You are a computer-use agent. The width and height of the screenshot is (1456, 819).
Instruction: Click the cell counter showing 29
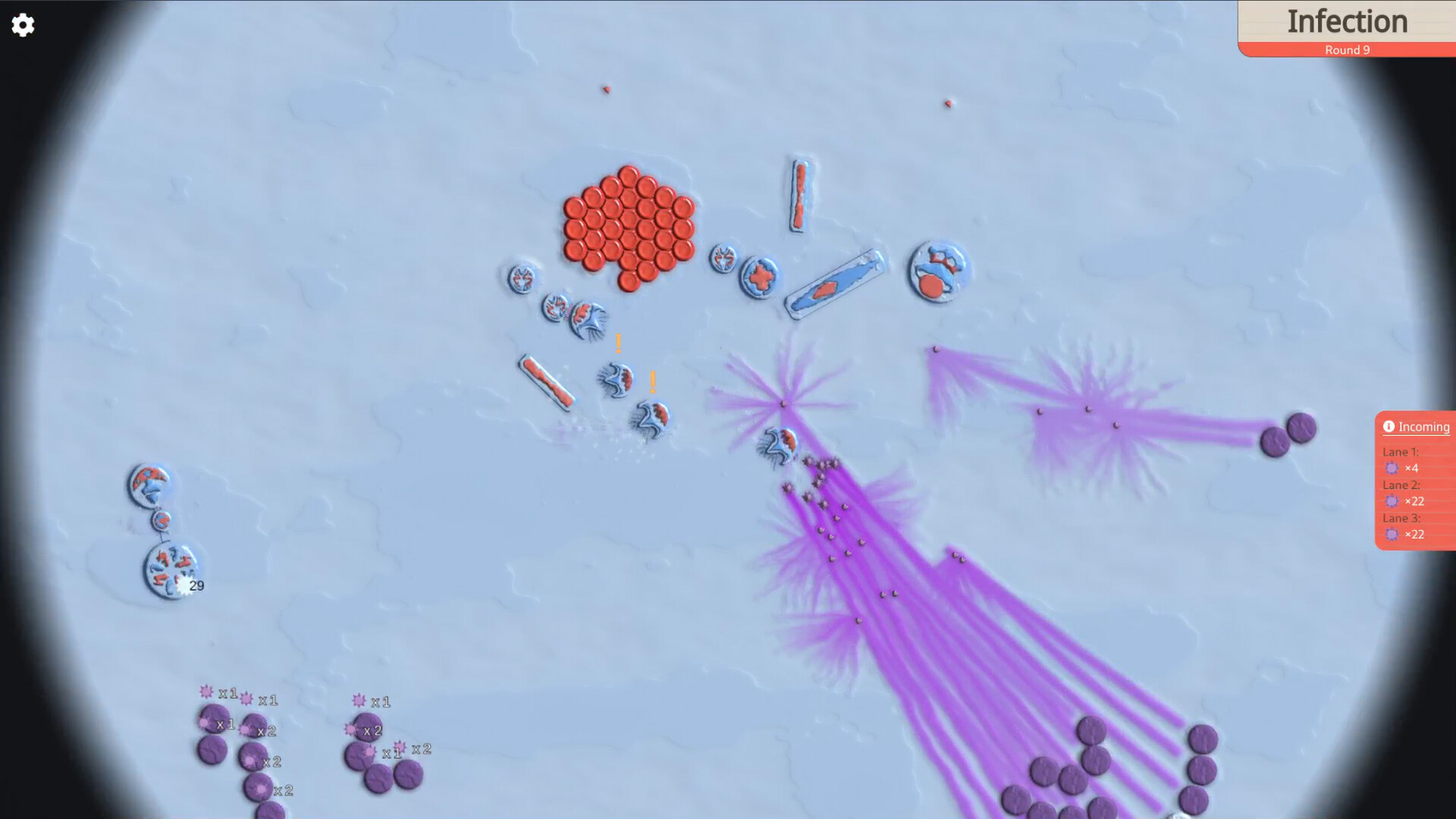pyautogui.click(x=196, y=585)
